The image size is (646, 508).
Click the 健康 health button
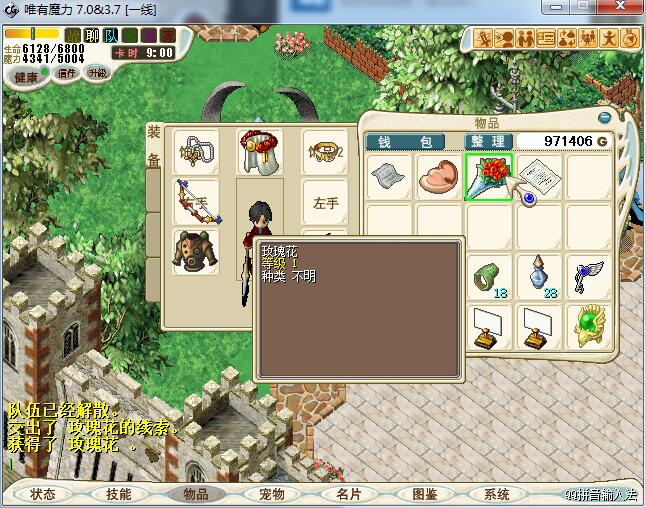[x=27, y=77]
